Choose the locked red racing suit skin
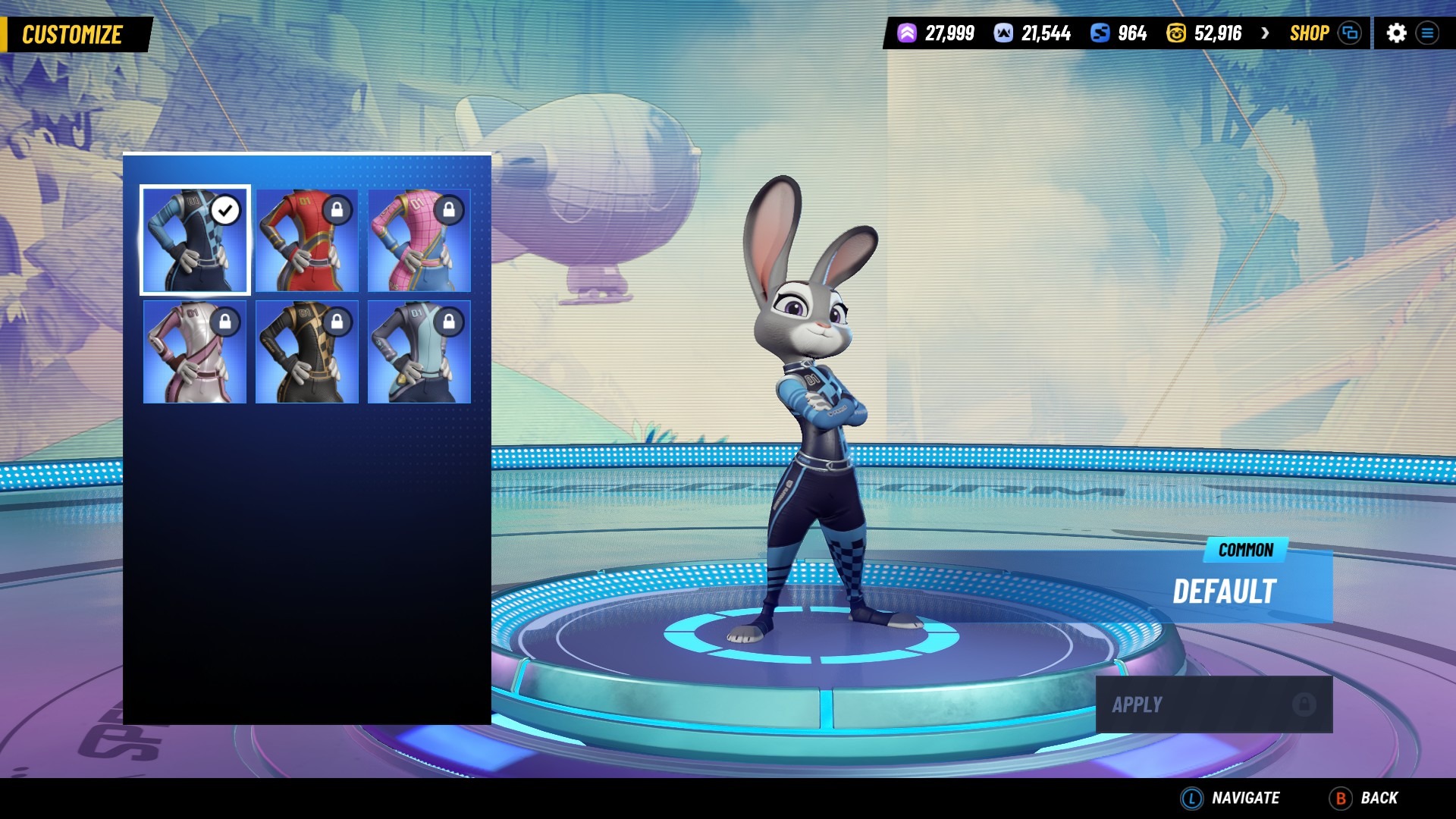Viewport: 1456px width, 819px height. point(307,240)
